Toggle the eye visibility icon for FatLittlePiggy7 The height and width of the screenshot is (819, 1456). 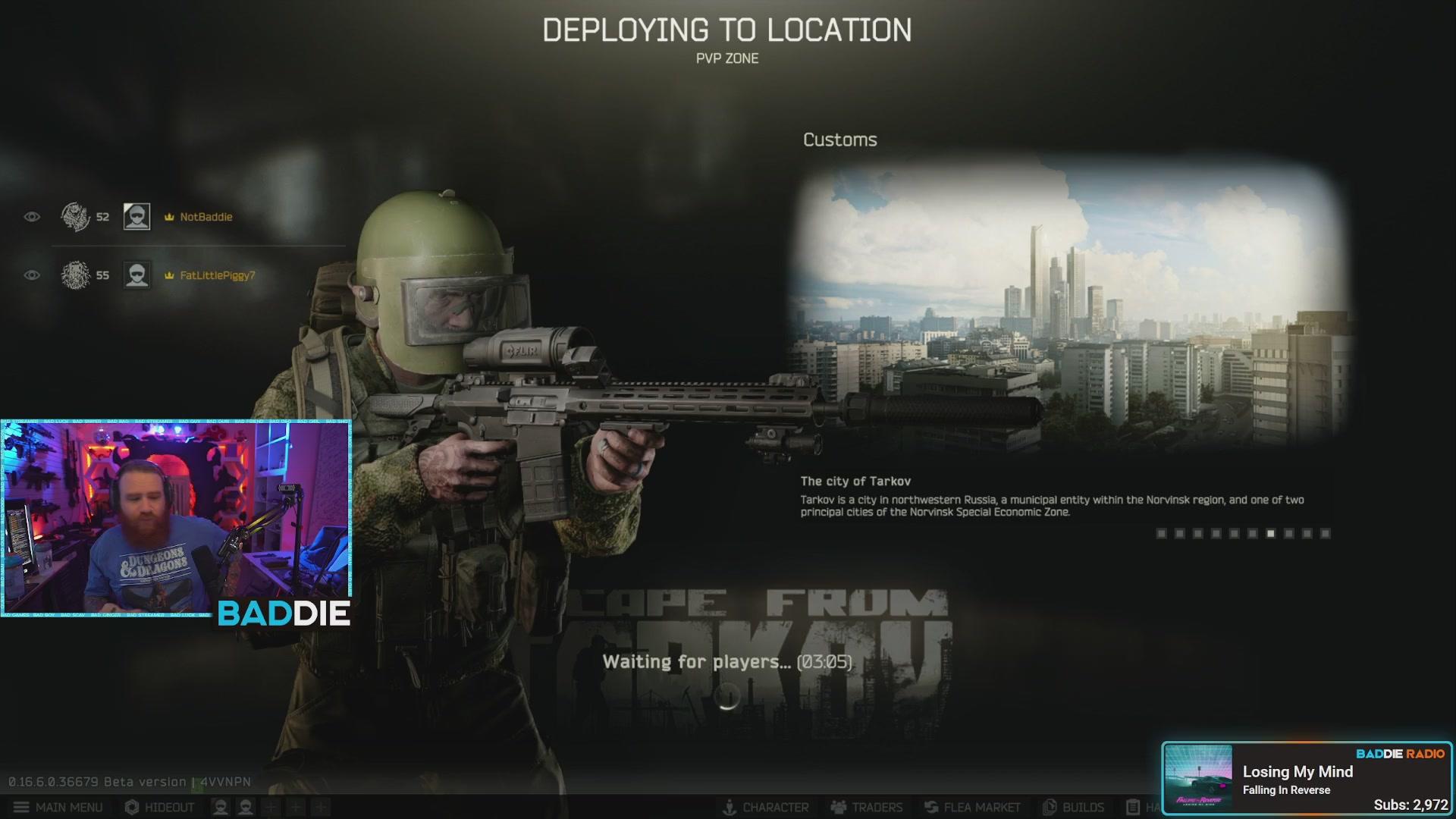coord(30,275)
